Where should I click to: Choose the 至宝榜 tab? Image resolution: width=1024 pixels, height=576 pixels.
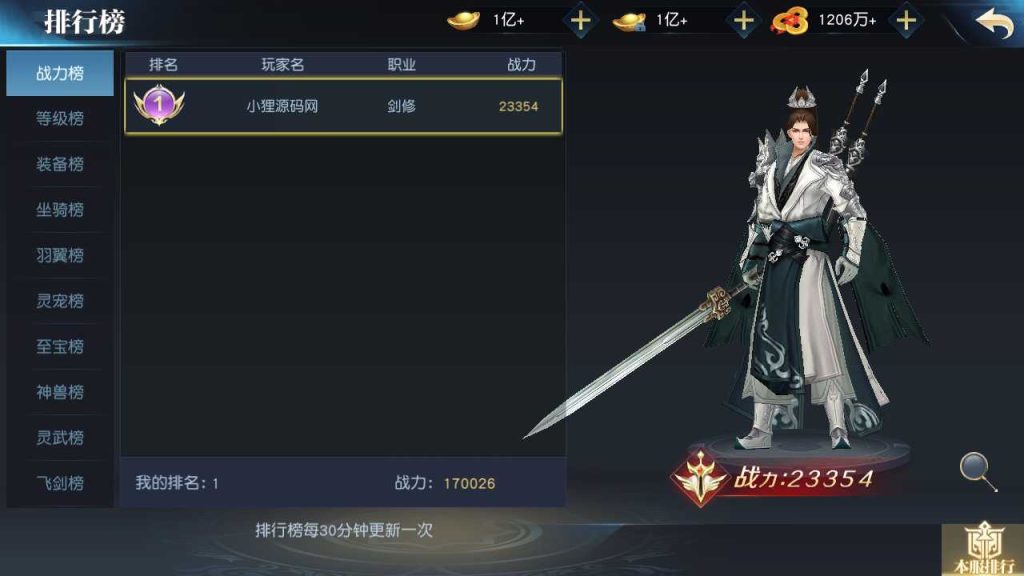(60, 347)
